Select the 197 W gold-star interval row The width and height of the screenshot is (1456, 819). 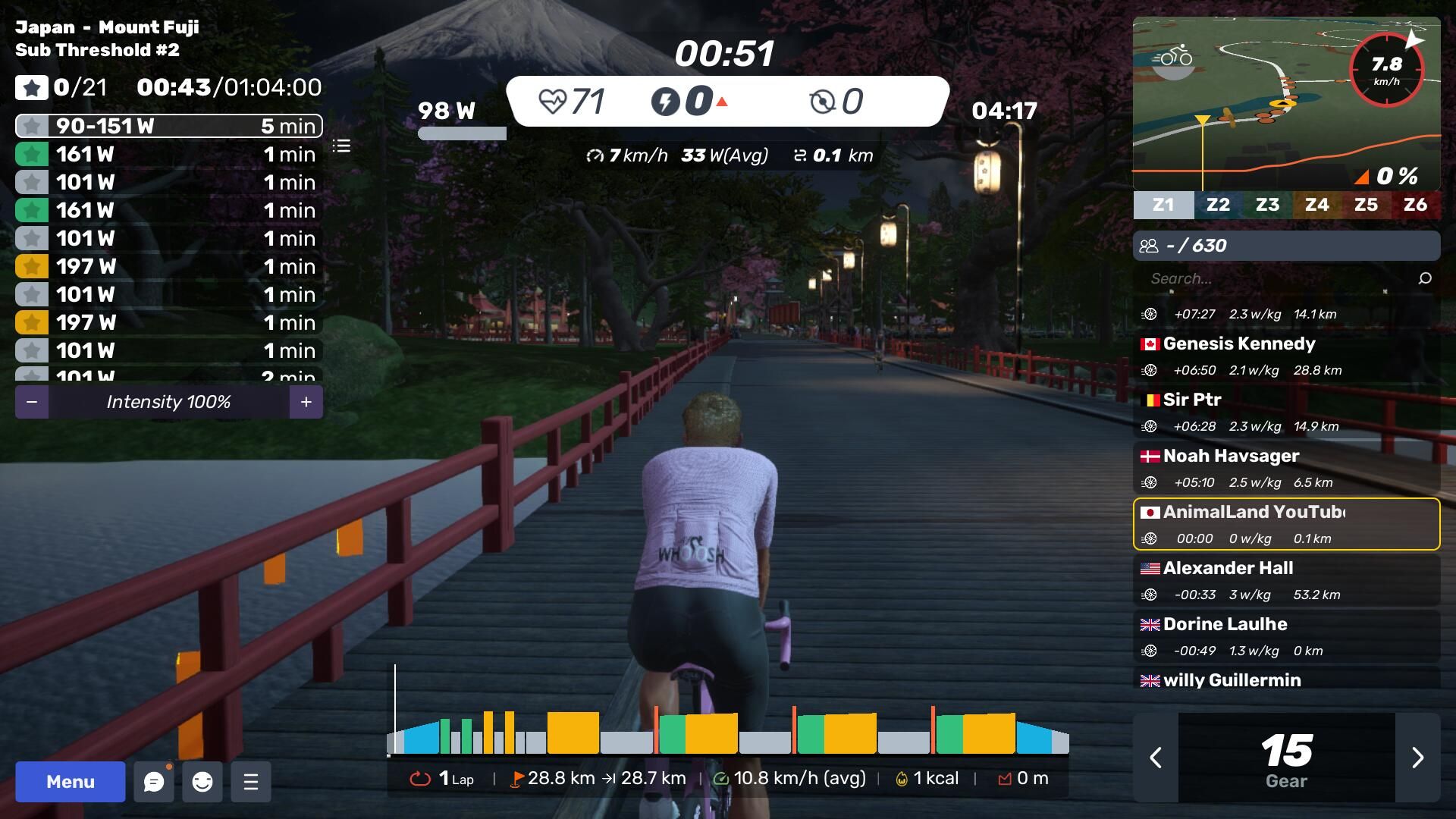click(x=168, y=266)
